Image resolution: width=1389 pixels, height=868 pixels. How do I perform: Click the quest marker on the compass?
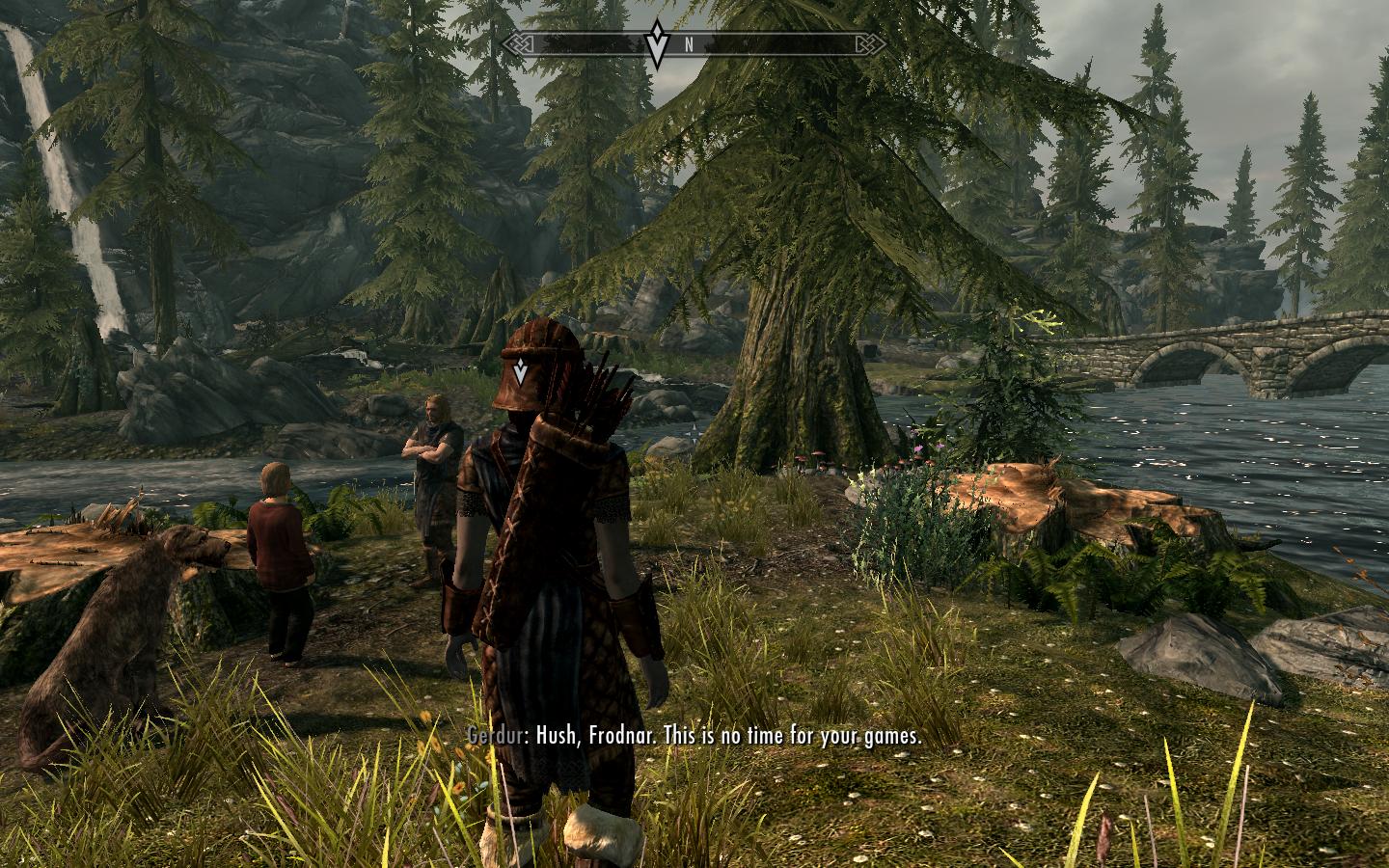(657, 43)
